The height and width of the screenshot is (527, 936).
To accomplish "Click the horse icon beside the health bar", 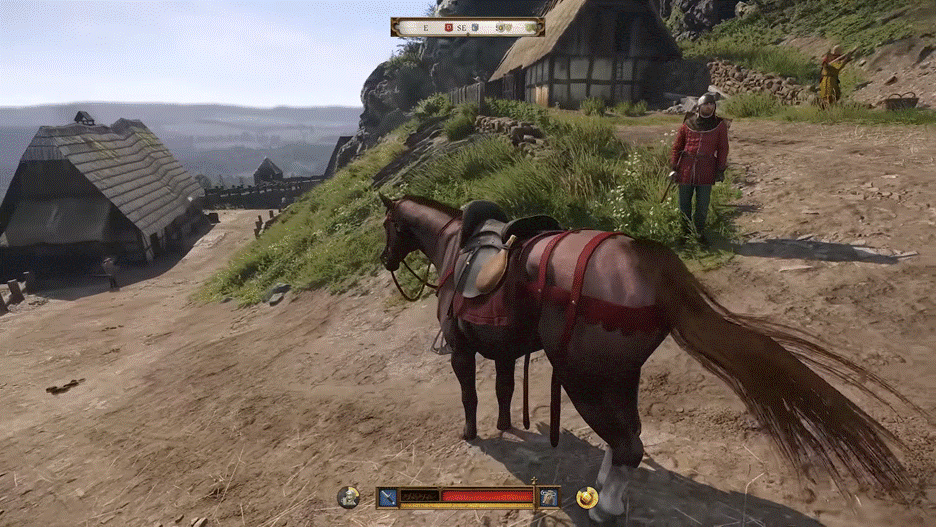I will (548, 496).
